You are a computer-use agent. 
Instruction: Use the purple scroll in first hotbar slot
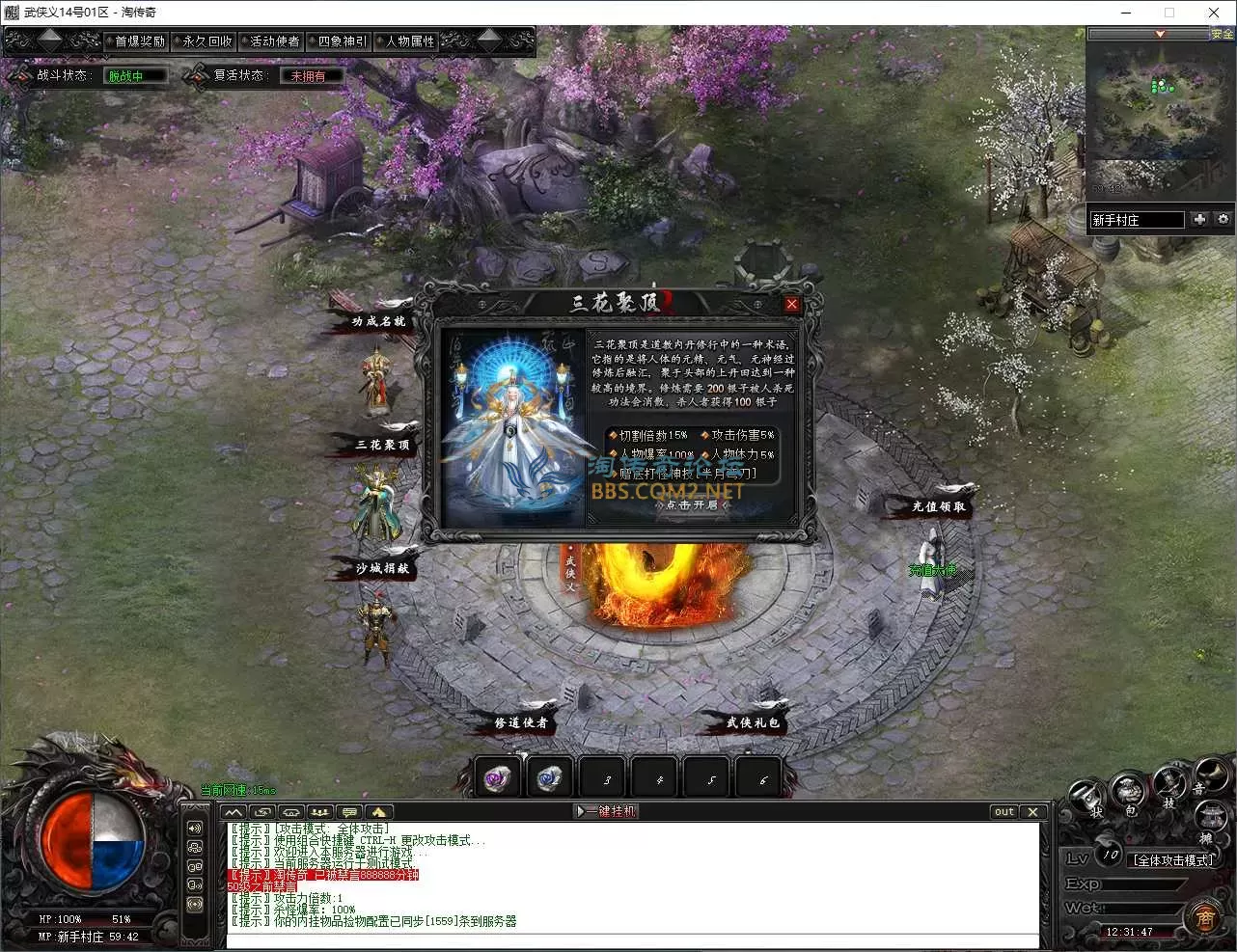point(500,777)
